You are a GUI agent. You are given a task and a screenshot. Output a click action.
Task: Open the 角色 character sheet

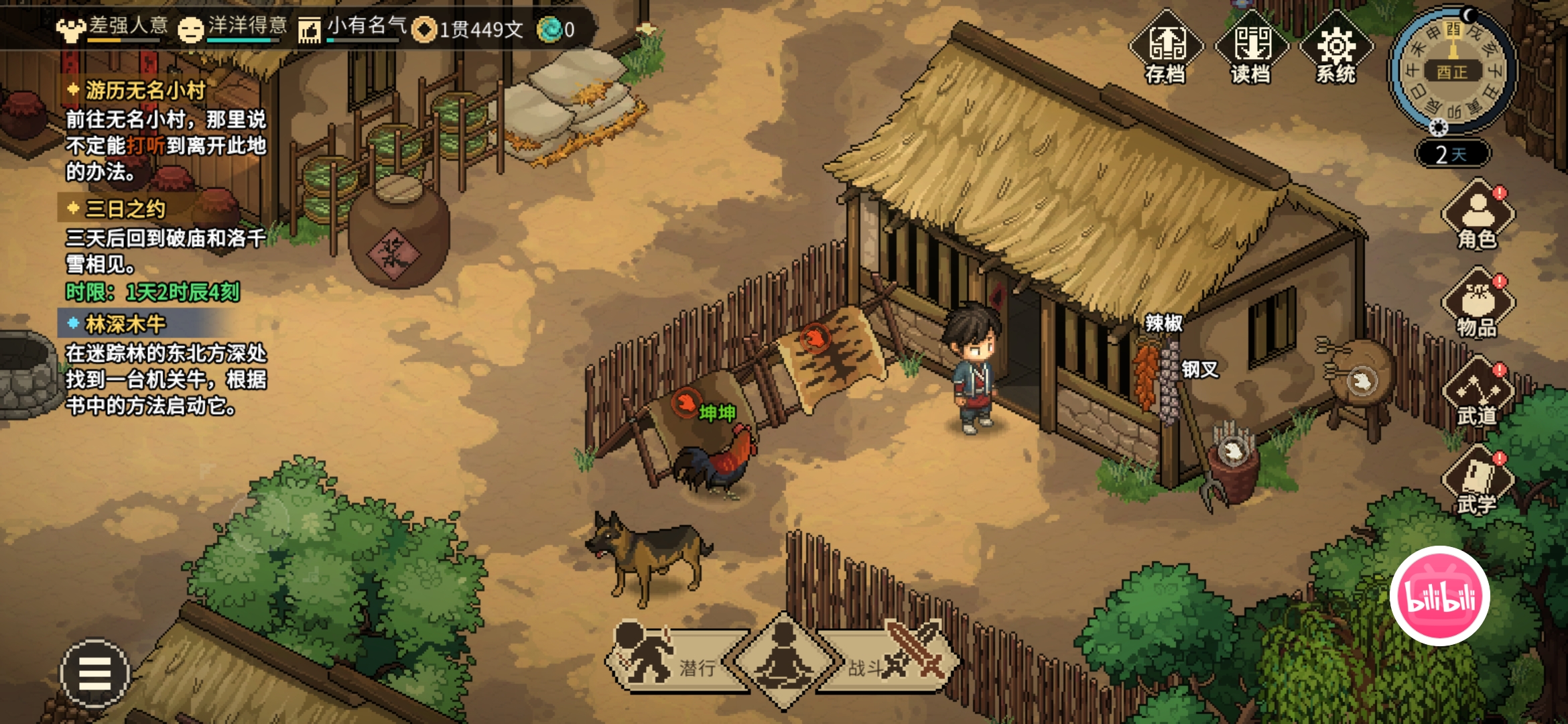click(1478, 216)
